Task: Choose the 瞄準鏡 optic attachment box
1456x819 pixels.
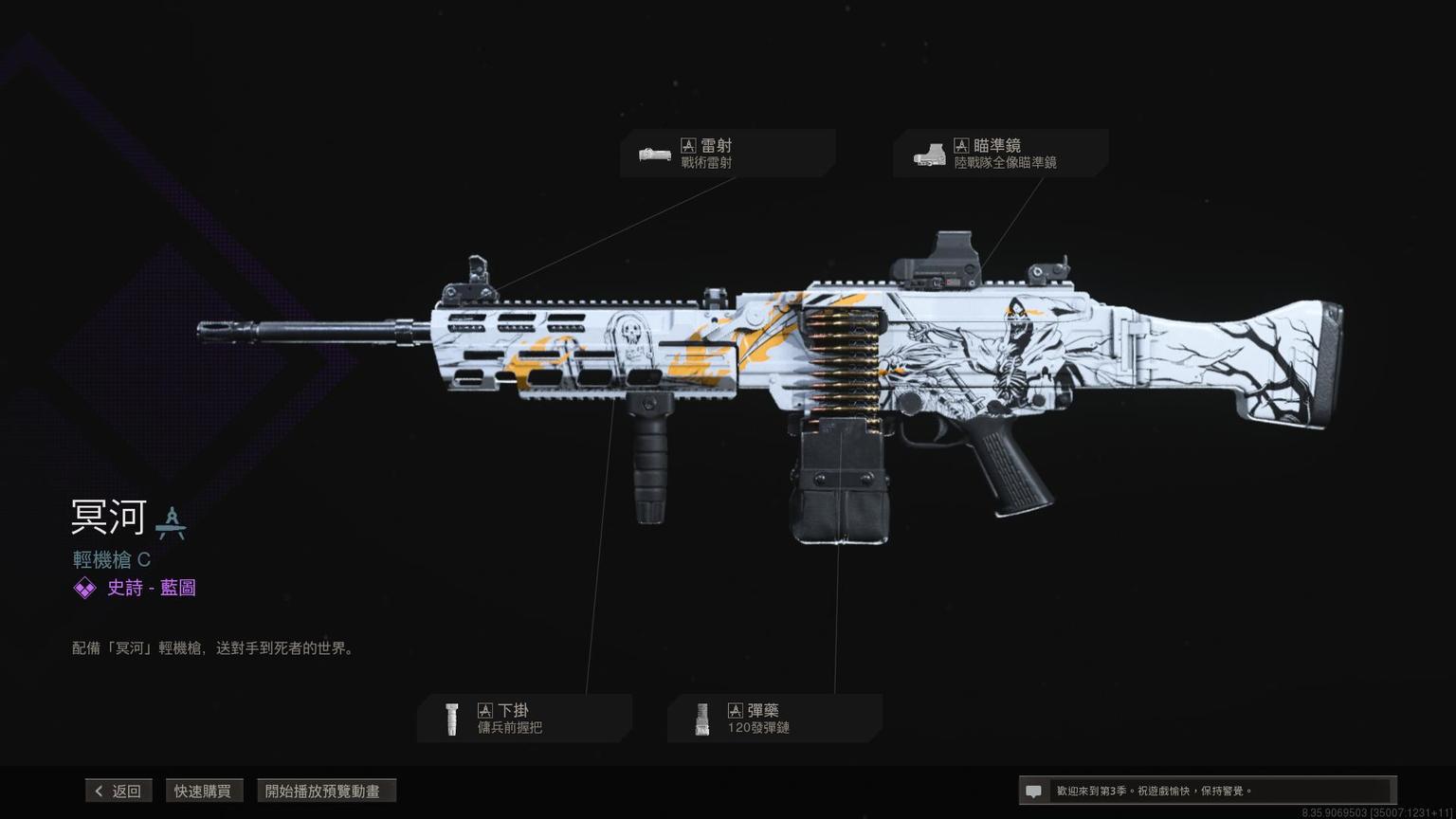Action: point(1000,154)
